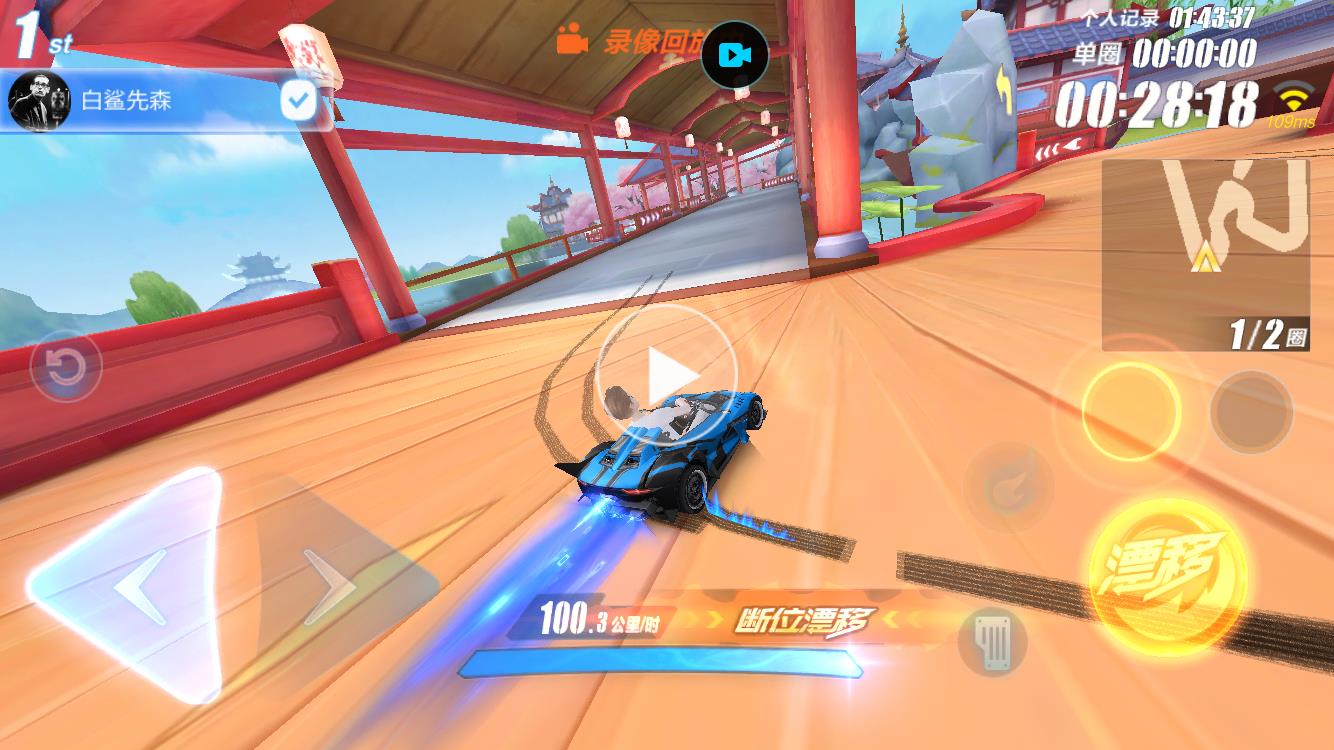Select the 白鲨先森 player row

point(150,101)
